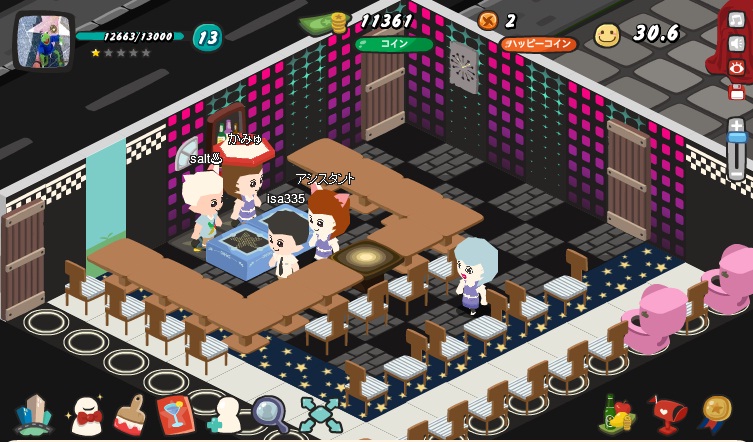Toggle the background music button
This screenshot has width=753, height=442.
click(737, 19)
